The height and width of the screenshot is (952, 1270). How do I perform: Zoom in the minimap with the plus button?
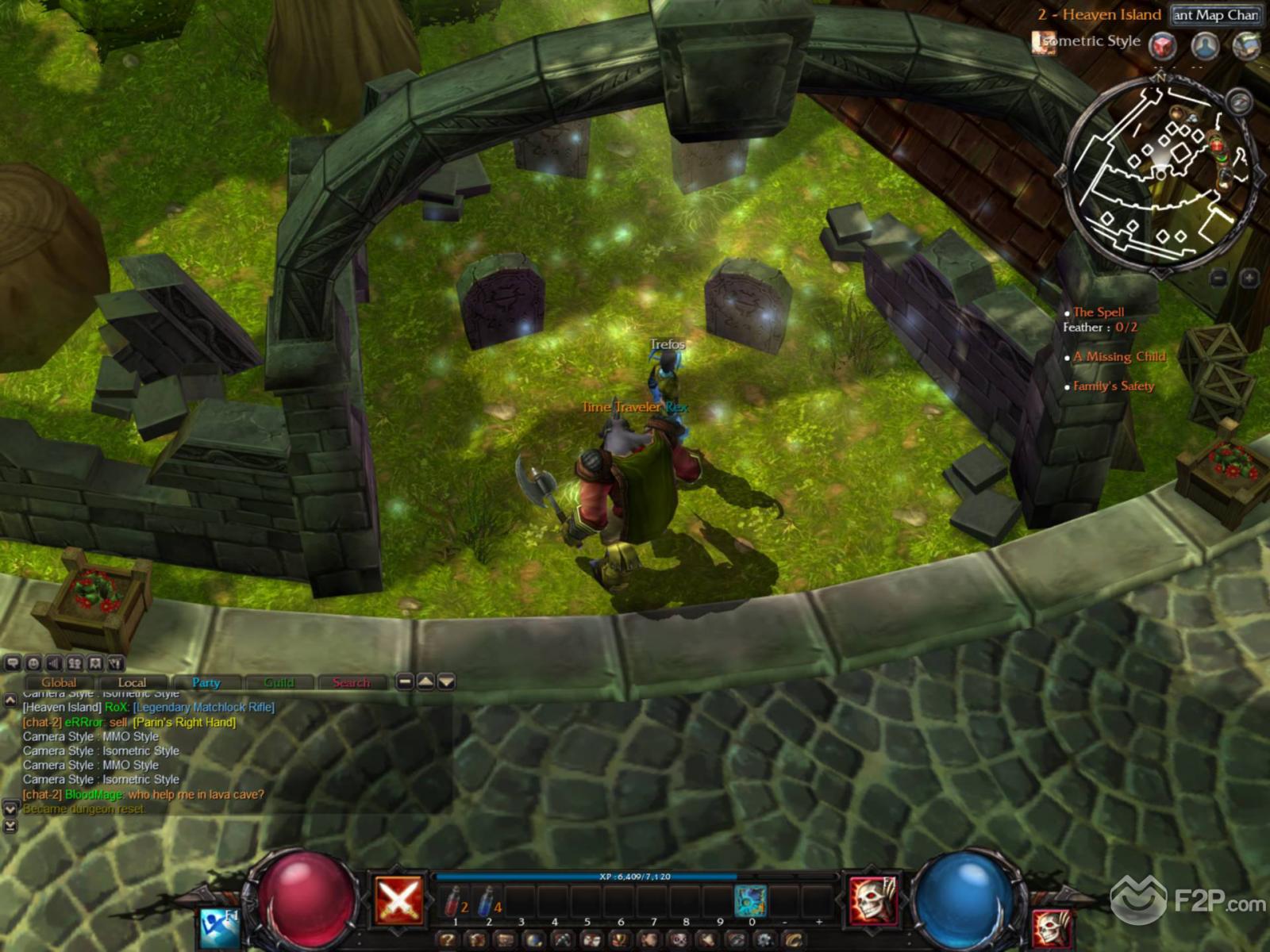tap(1249, 278)
